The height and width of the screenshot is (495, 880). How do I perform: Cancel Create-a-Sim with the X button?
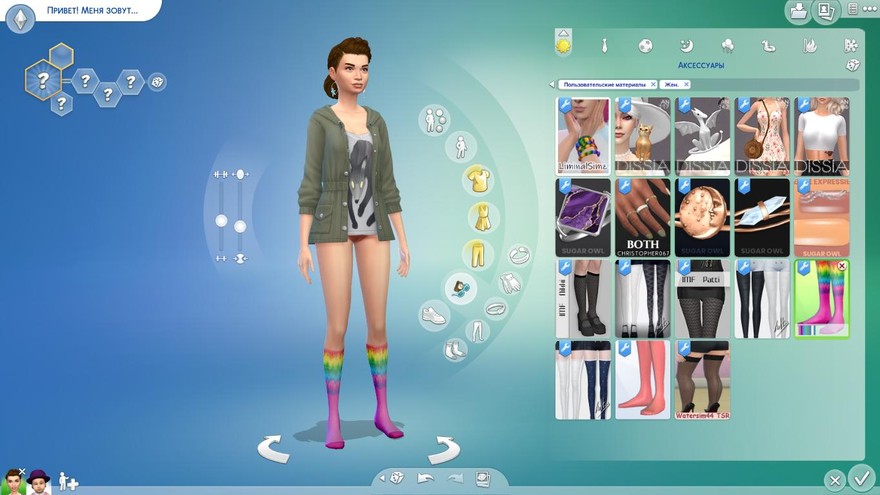pos(834,480)
